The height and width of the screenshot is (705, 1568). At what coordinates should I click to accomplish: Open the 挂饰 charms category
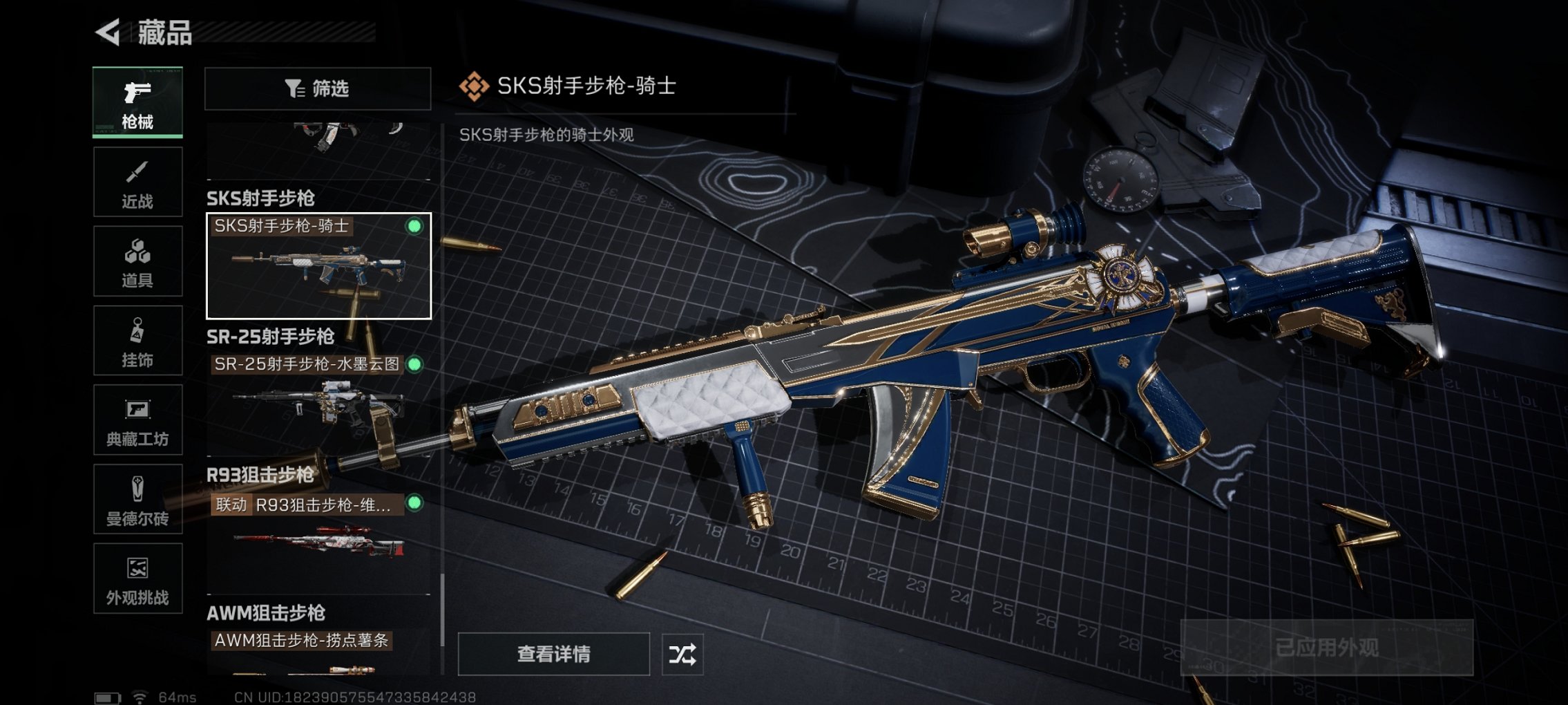[x=137, y=340]
